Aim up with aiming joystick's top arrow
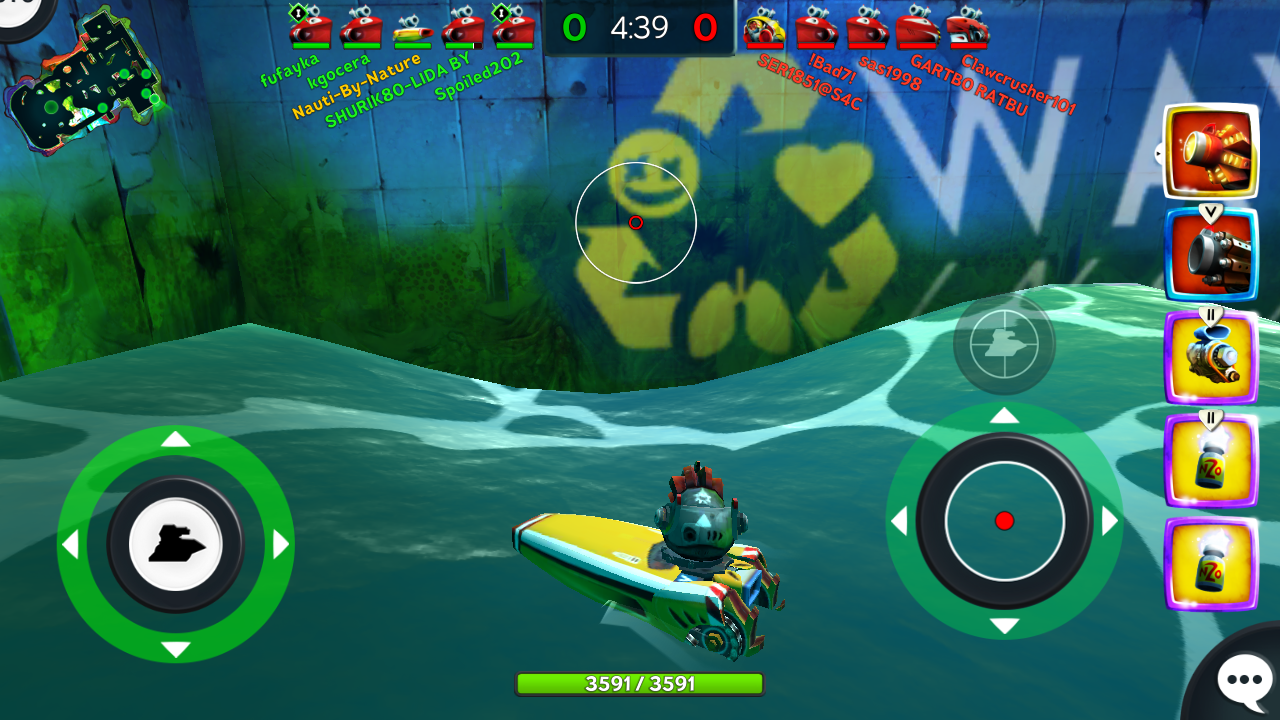This screenshot has height=720, width=1280. tap(1004, 415)
